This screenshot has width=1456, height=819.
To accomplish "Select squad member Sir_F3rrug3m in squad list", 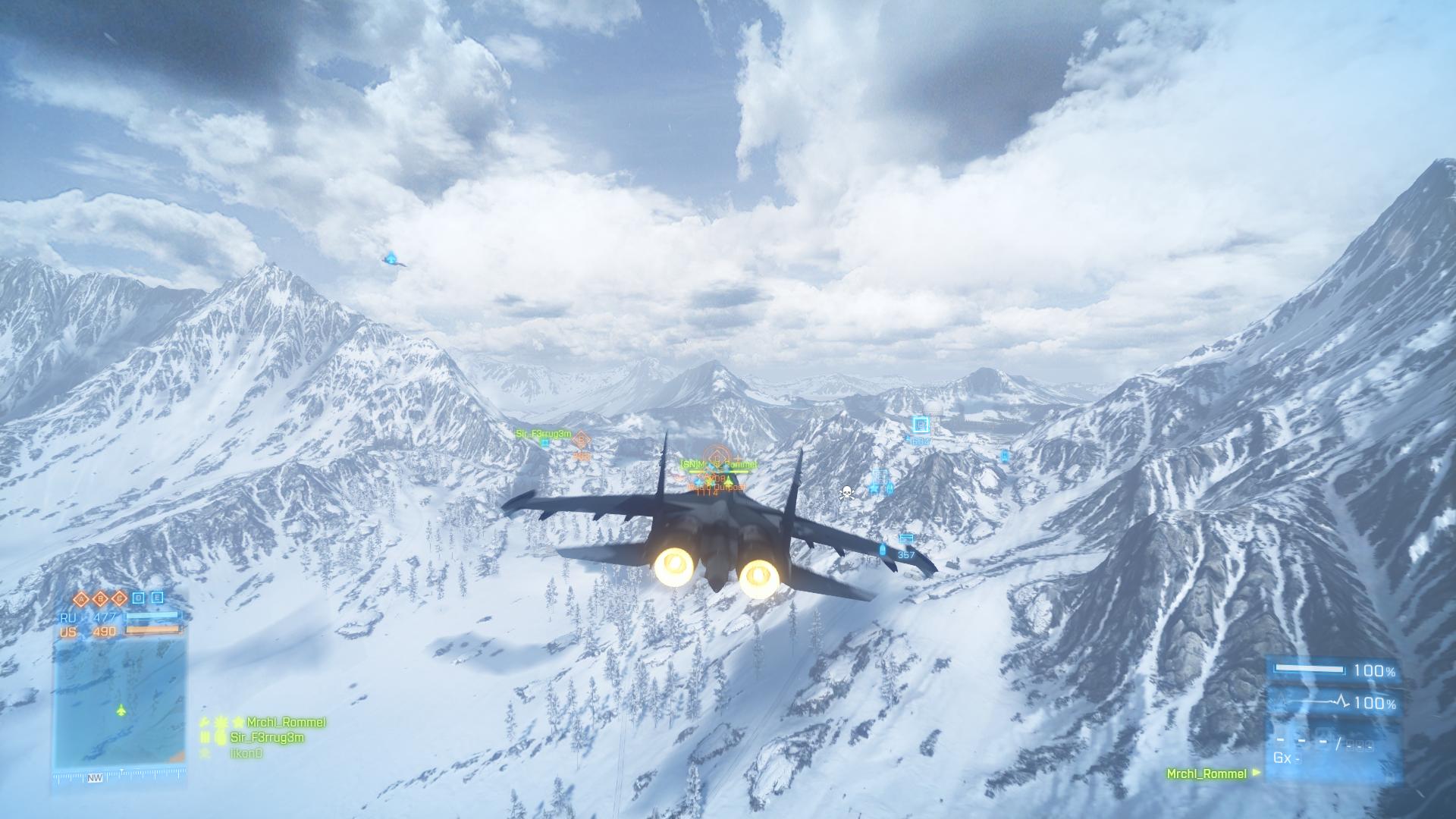I will pos(267,737).
